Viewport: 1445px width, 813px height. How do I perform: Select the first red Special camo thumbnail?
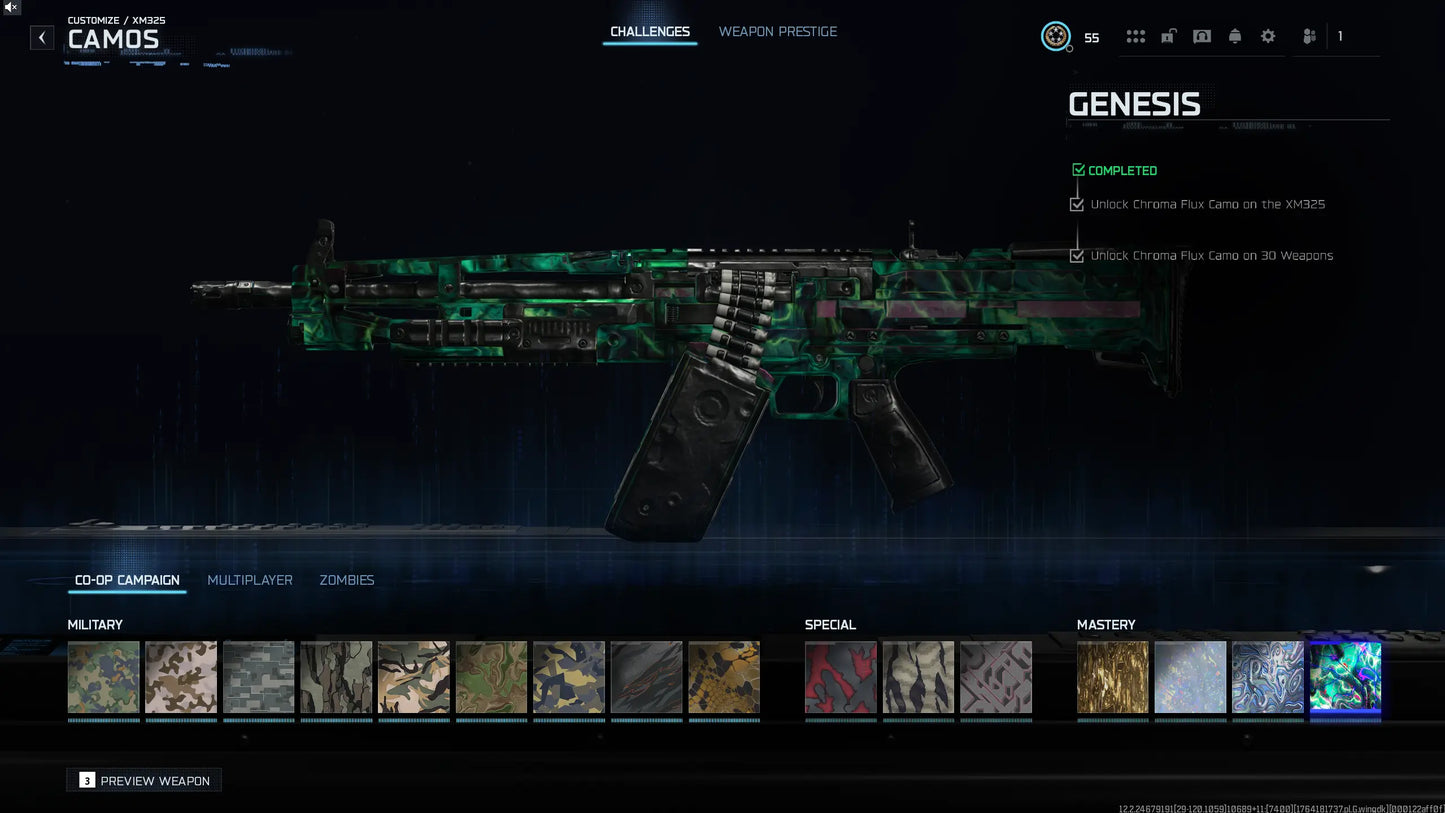pyautogui.click(x=840, y=677)
